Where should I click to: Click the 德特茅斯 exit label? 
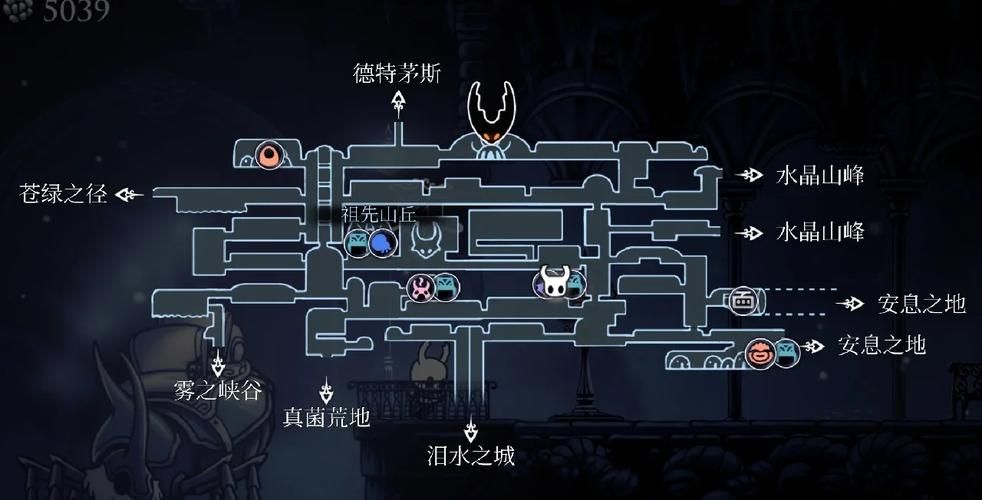tap(397, 74)
